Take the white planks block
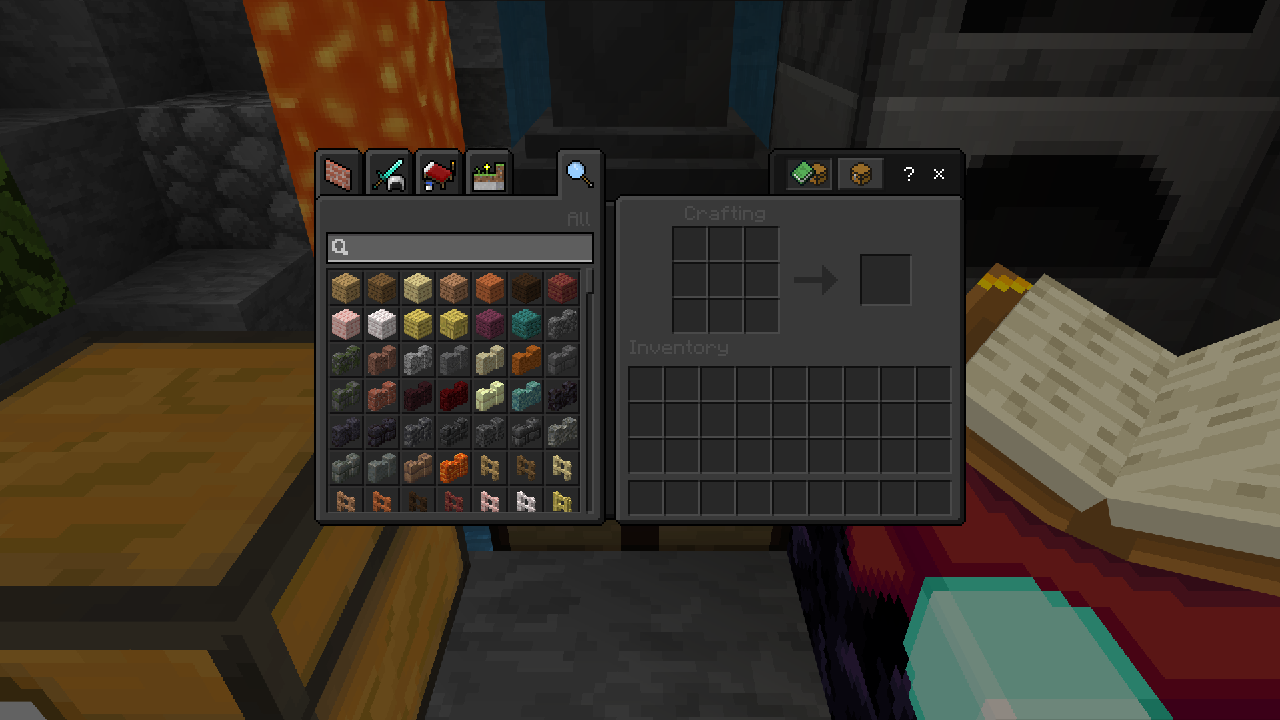The image size is (1280, 720). click(382, 324)
